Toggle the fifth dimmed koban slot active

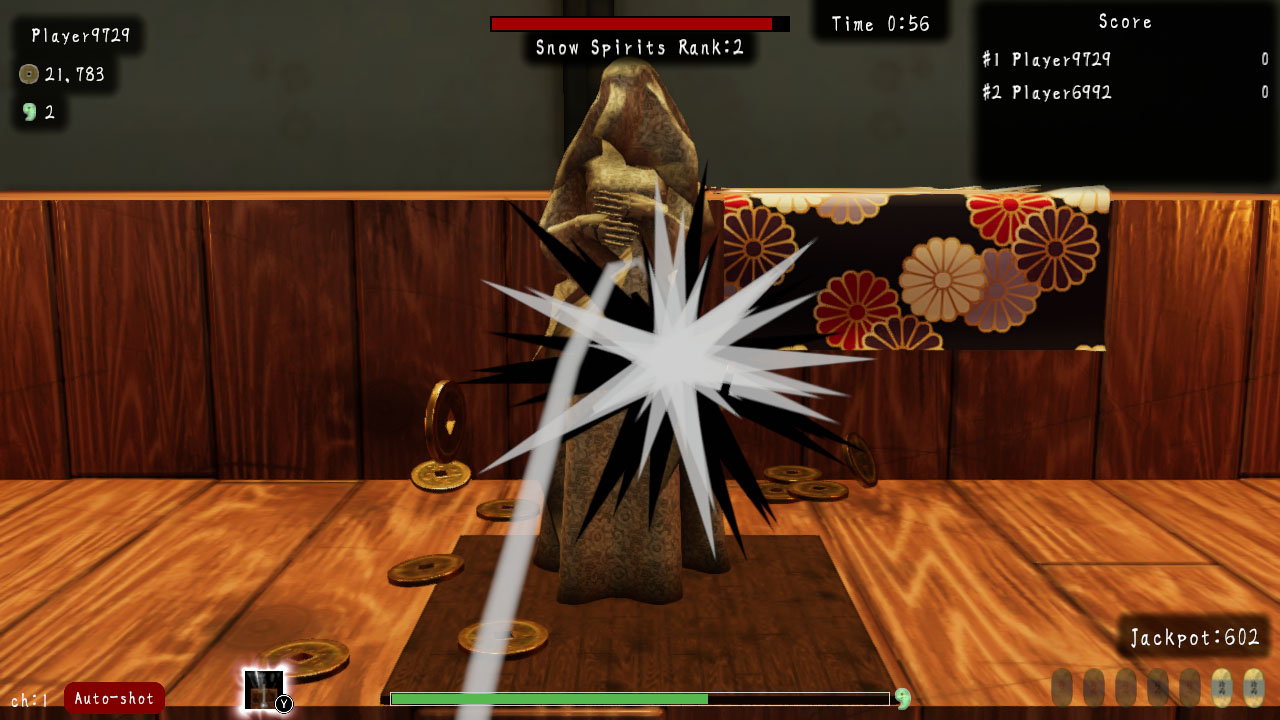pos(1189,687)
